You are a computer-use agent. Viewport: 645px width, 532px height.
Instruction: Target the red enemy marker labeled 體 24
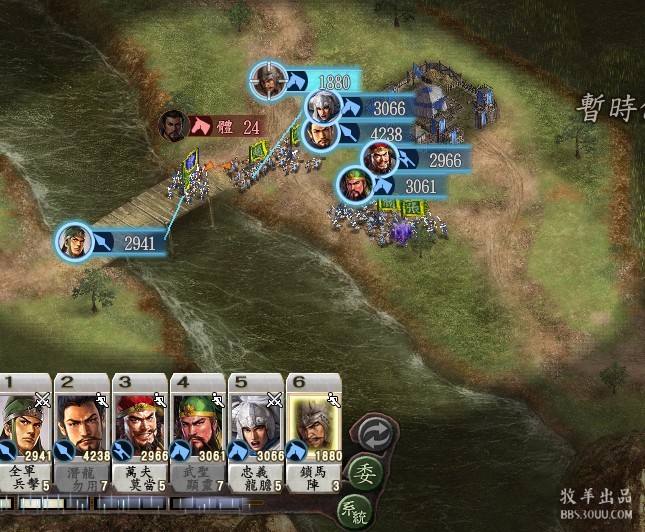[175, 126]
